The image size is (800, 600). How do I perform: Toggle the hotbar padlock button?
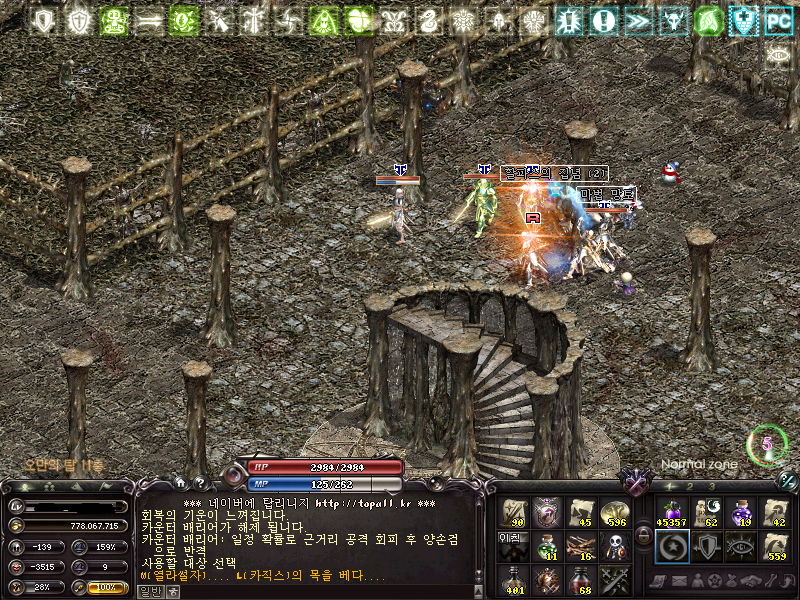643,535
